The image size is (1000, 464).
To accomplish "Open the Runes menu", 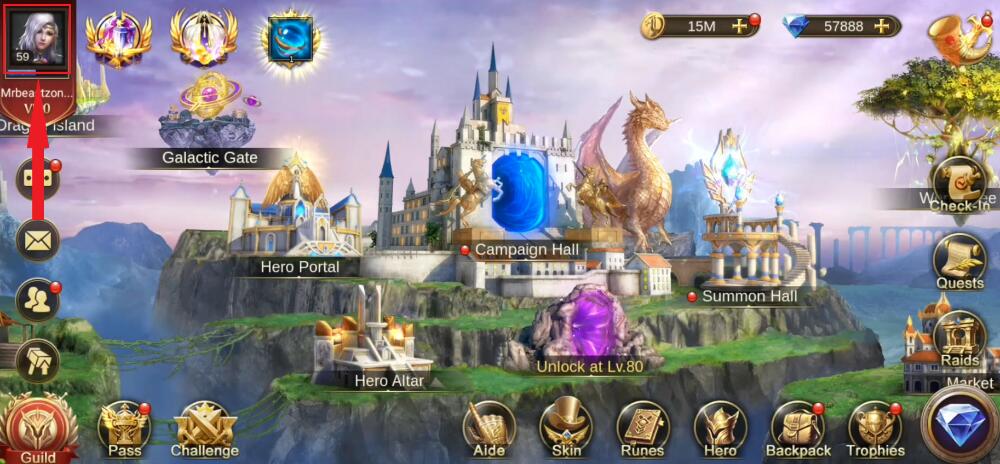I will 643,427.
